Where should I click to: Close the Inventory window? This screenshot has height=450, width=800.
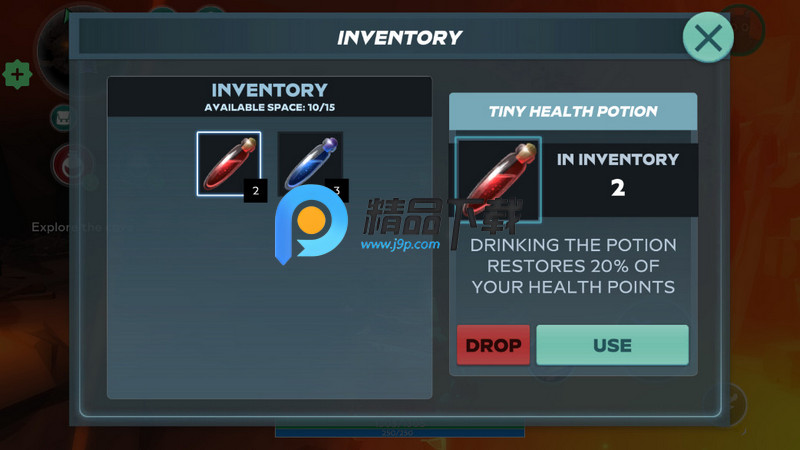point(708,38)
